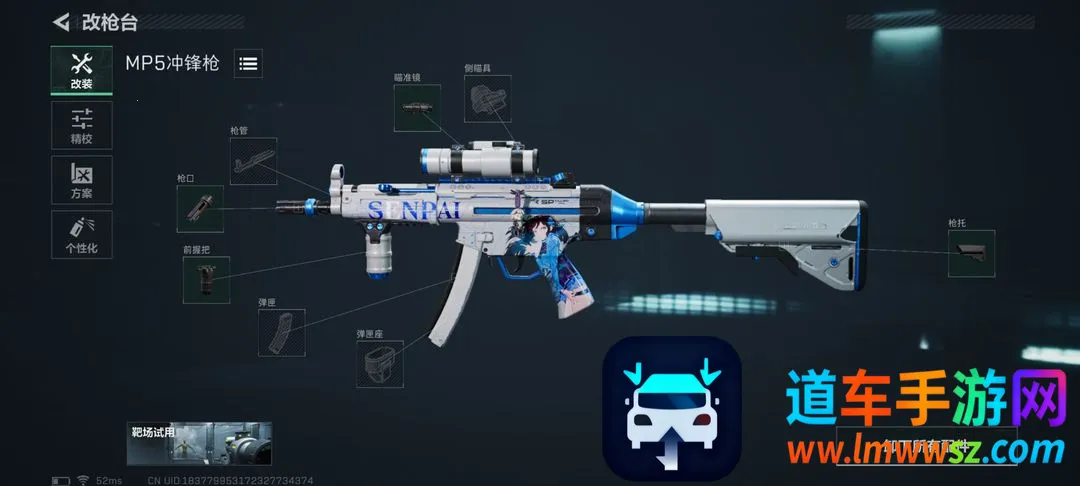Switch to the 方案 tab
This screenshot has height=486, width=1080.
(x=81, y=180)
